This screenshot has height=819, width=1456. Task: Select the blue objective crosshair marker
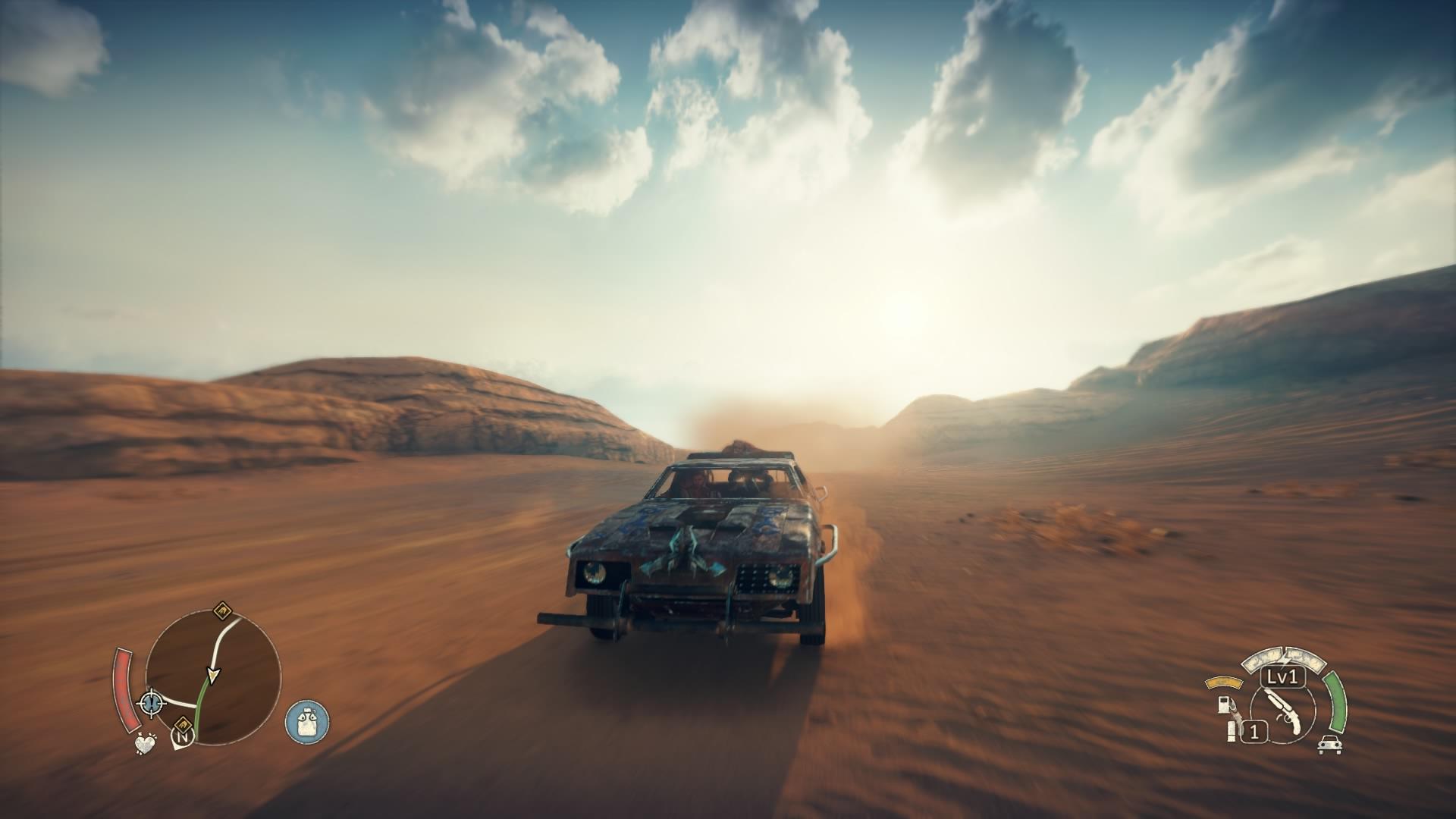coord(152,702)
